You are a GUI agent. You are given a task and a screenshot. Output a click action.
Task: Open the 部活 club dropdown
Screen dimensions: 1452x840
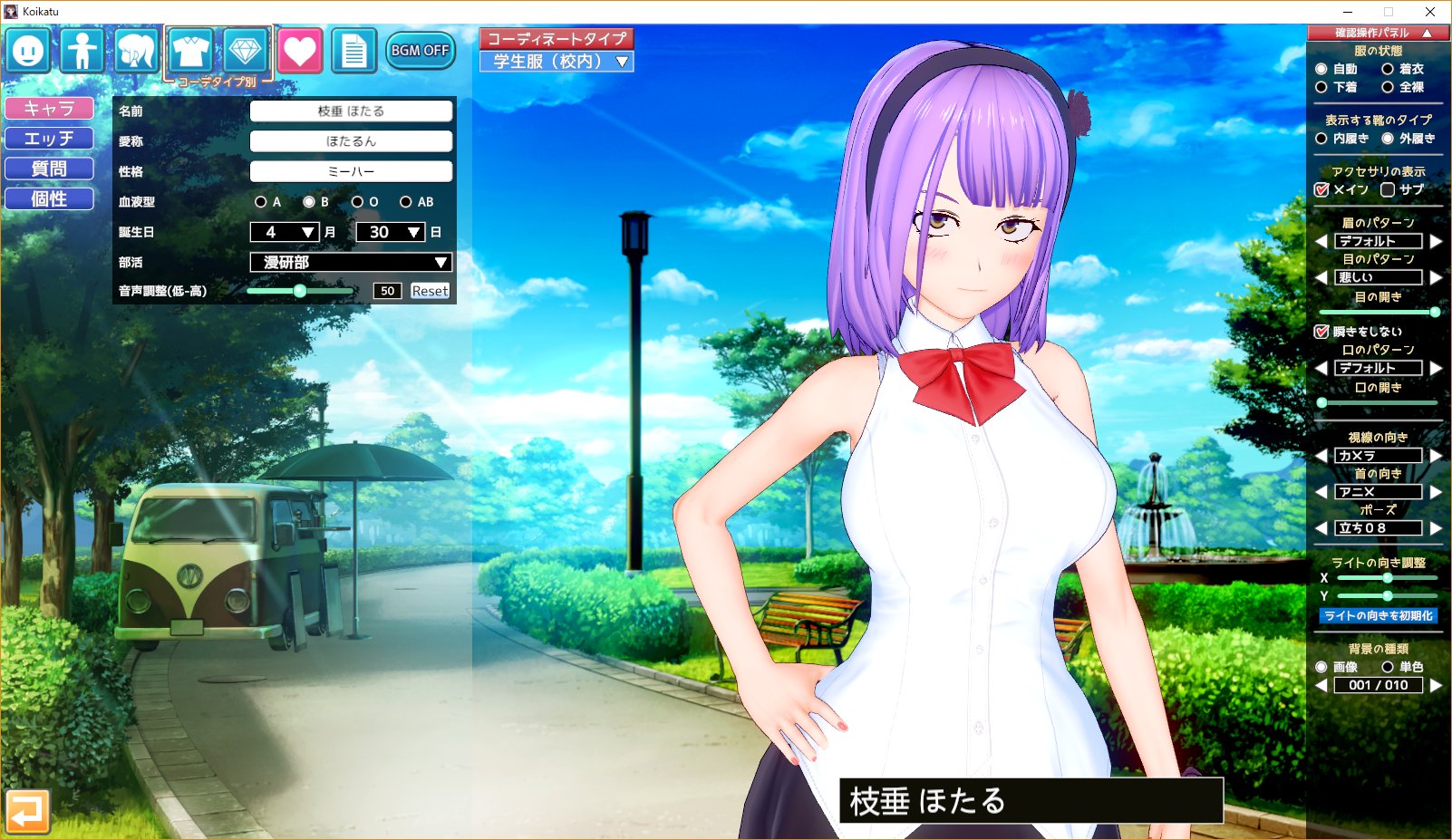[x=351, y=262]
